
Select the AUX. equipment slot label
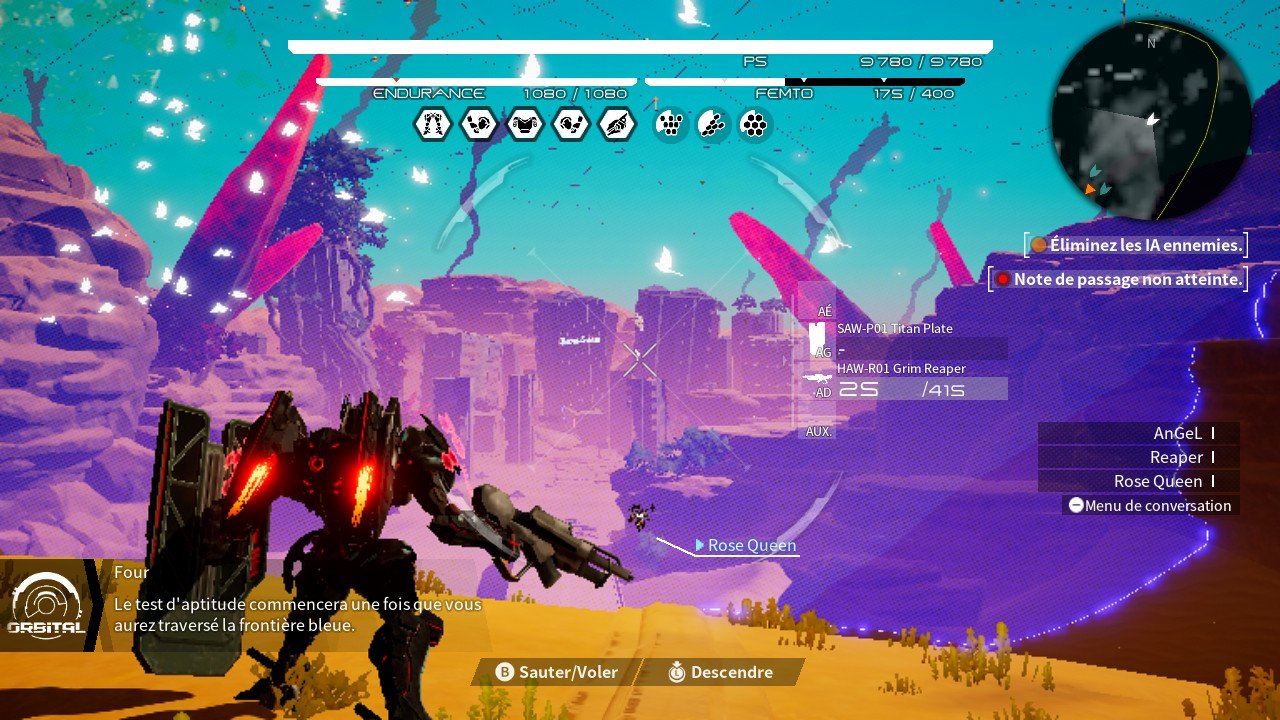pos(819,431)
